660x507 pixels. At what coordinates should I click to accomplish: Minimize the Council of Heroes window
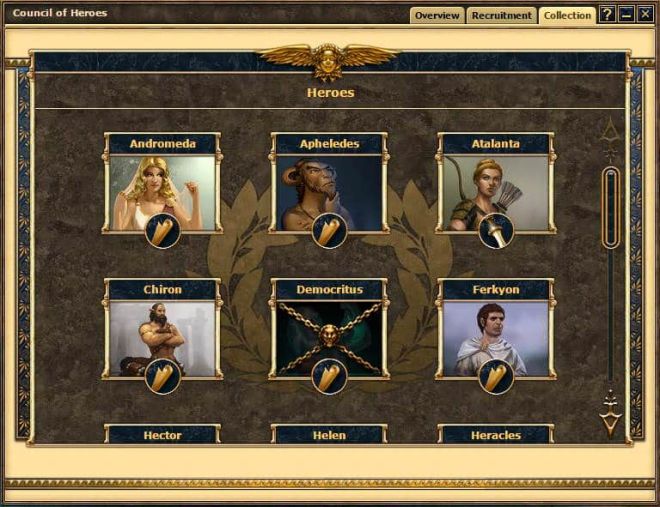626,15
